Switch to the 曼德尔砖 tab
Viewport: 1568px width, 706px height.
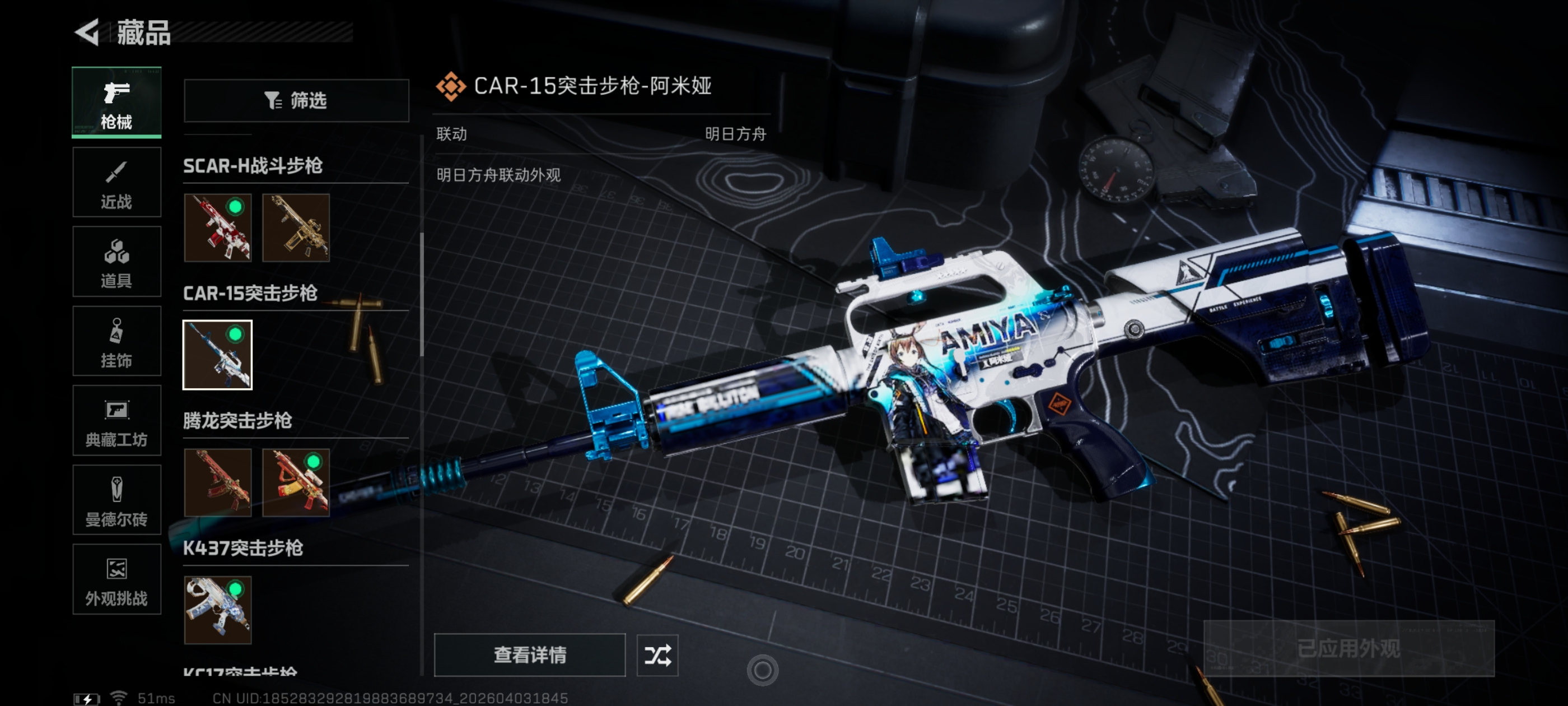pyautogui.click(x=116, y=500)
